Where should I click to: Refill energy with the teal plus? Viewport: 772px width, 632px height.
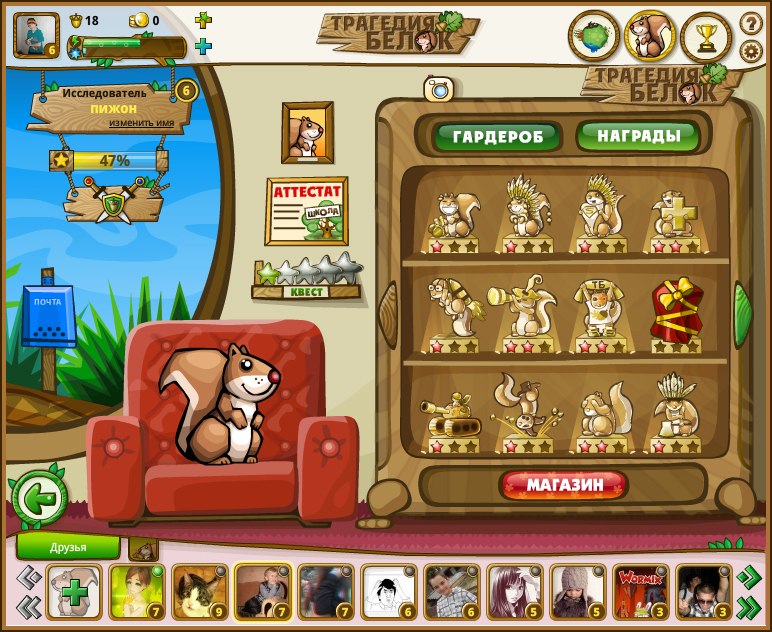tap(203, 46)
